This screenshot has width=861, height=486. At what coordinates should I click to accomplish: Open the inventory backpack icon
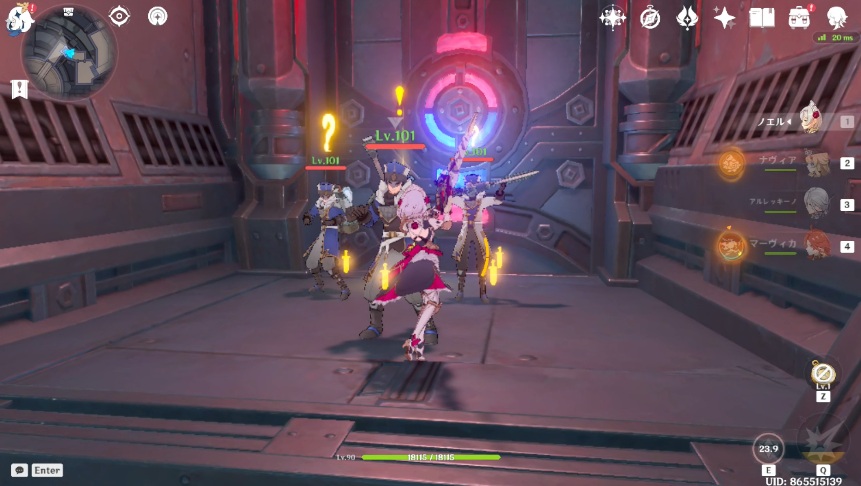(x=800, y=17)
